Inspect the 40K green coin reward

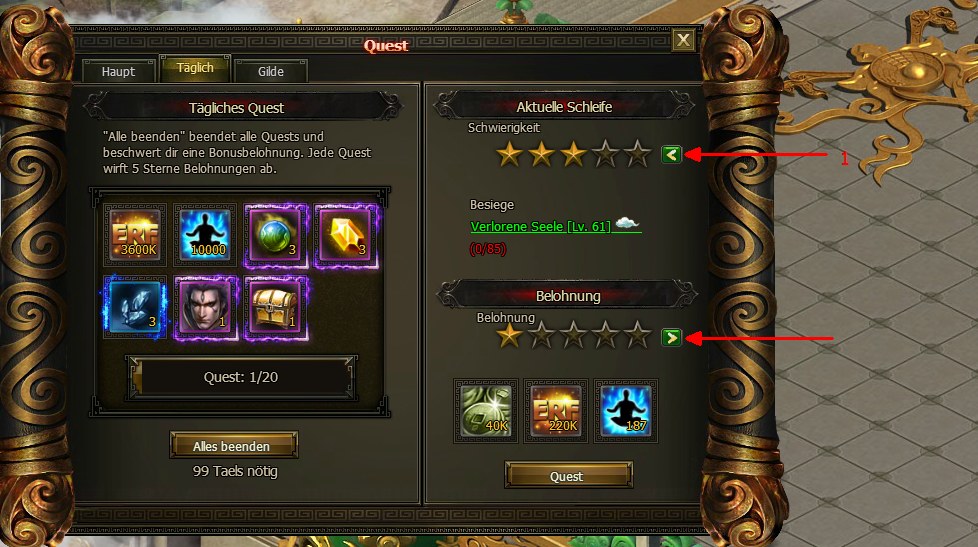point(487,410)
